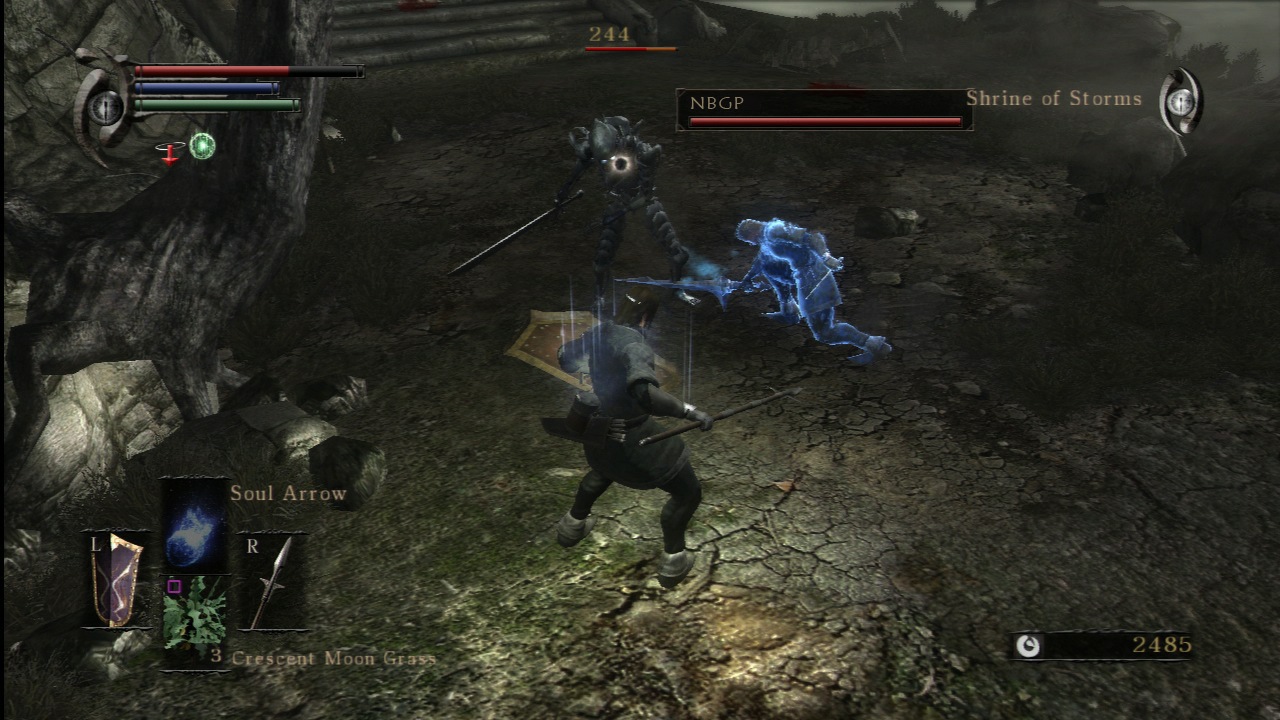1280x720 pixels.
Task: Click the World Tendency eye emblem
Action: (x=1180, y=103)
